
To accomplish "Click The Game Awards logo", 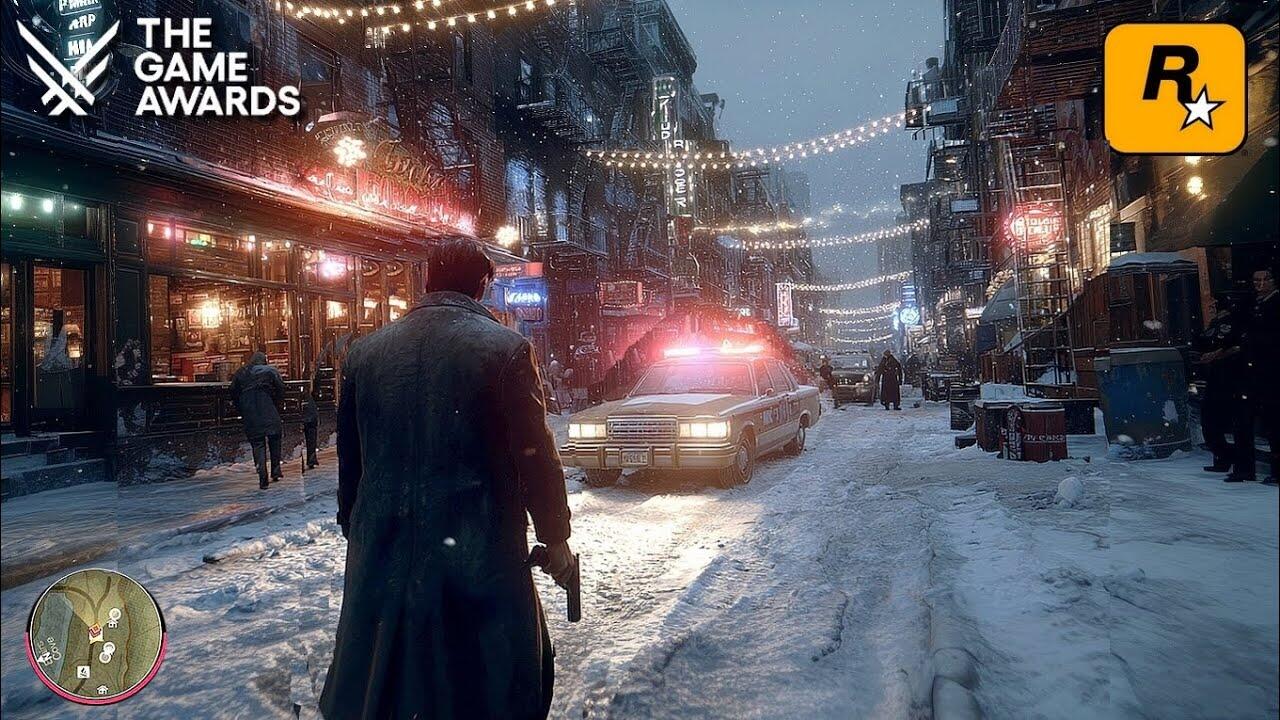I will pos(159,66).
